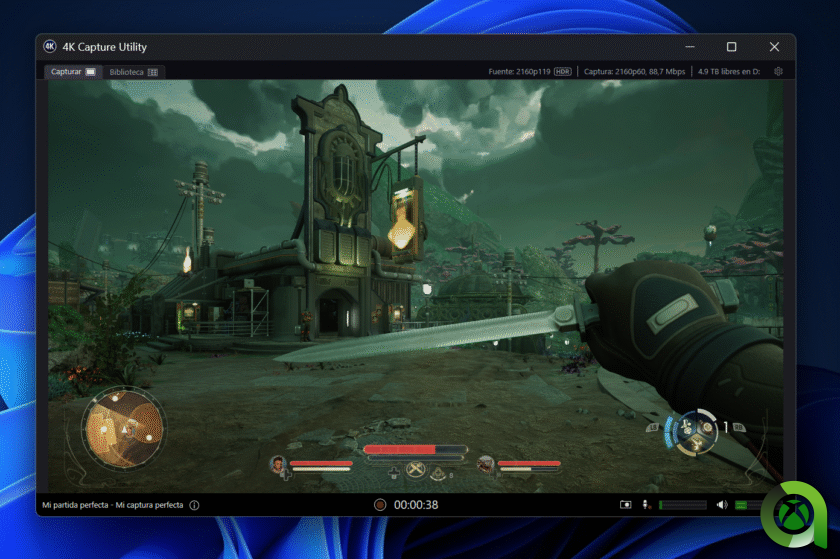The height and width of the screenshot is (559, 840).
Task: Switch to the Biblioteca tab
Action: point(133,72)
